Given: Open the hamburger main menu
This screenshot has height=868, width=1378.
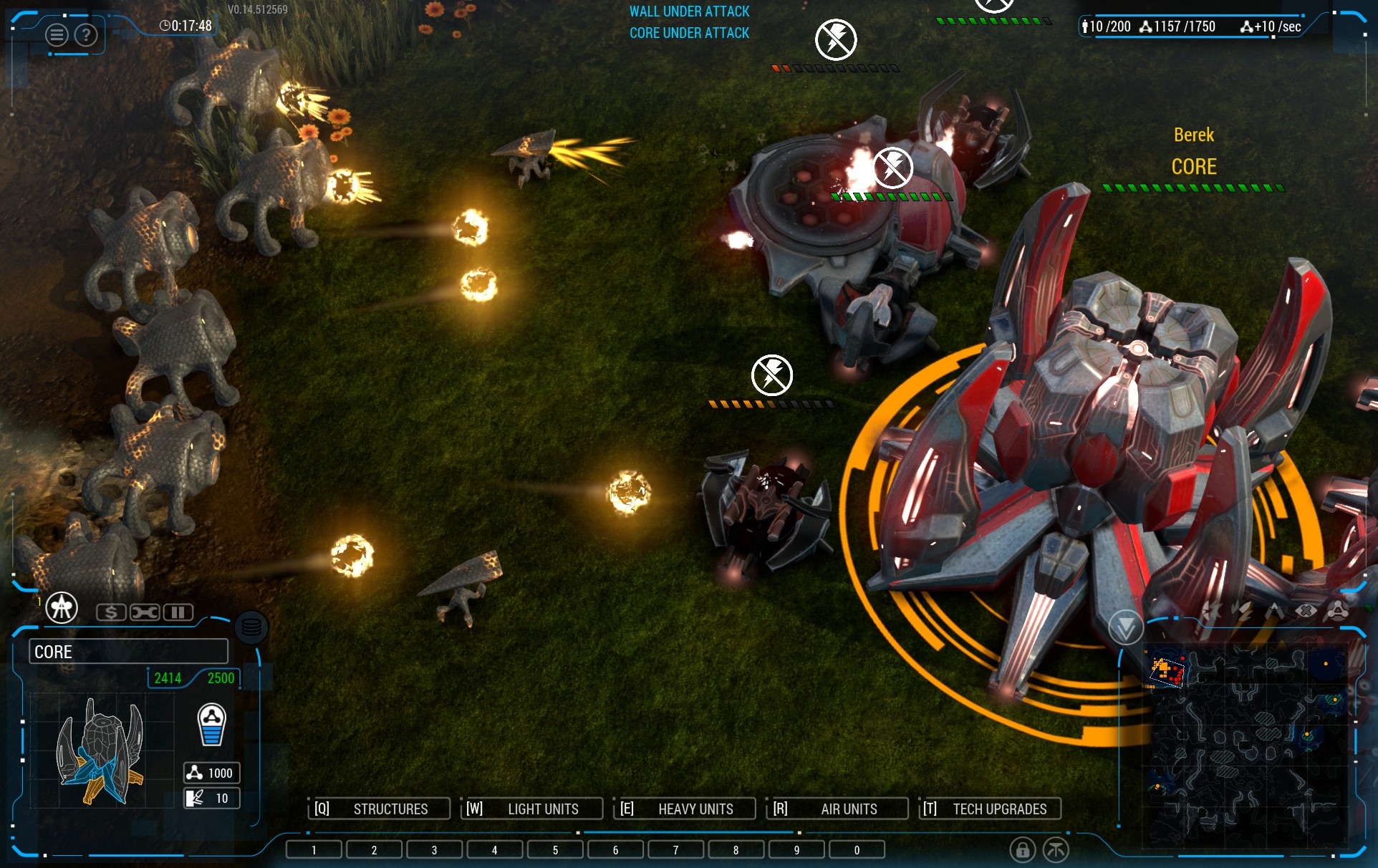Looking at the screenshot, I should [x=57, y=34].
